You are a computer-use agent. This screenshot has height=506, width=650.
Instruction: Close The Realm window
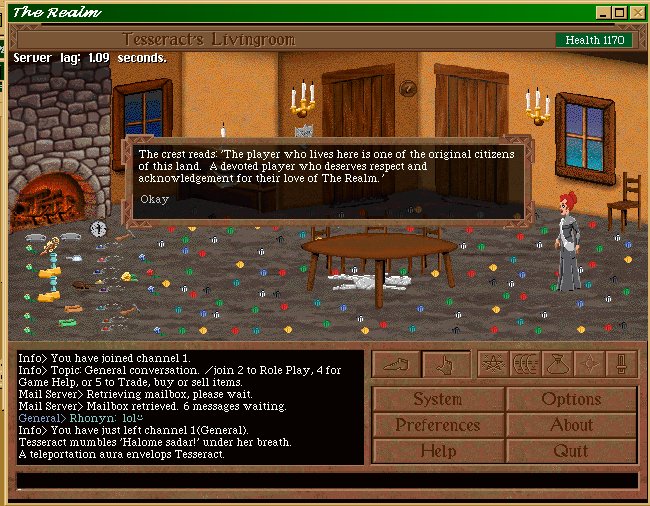637,12
